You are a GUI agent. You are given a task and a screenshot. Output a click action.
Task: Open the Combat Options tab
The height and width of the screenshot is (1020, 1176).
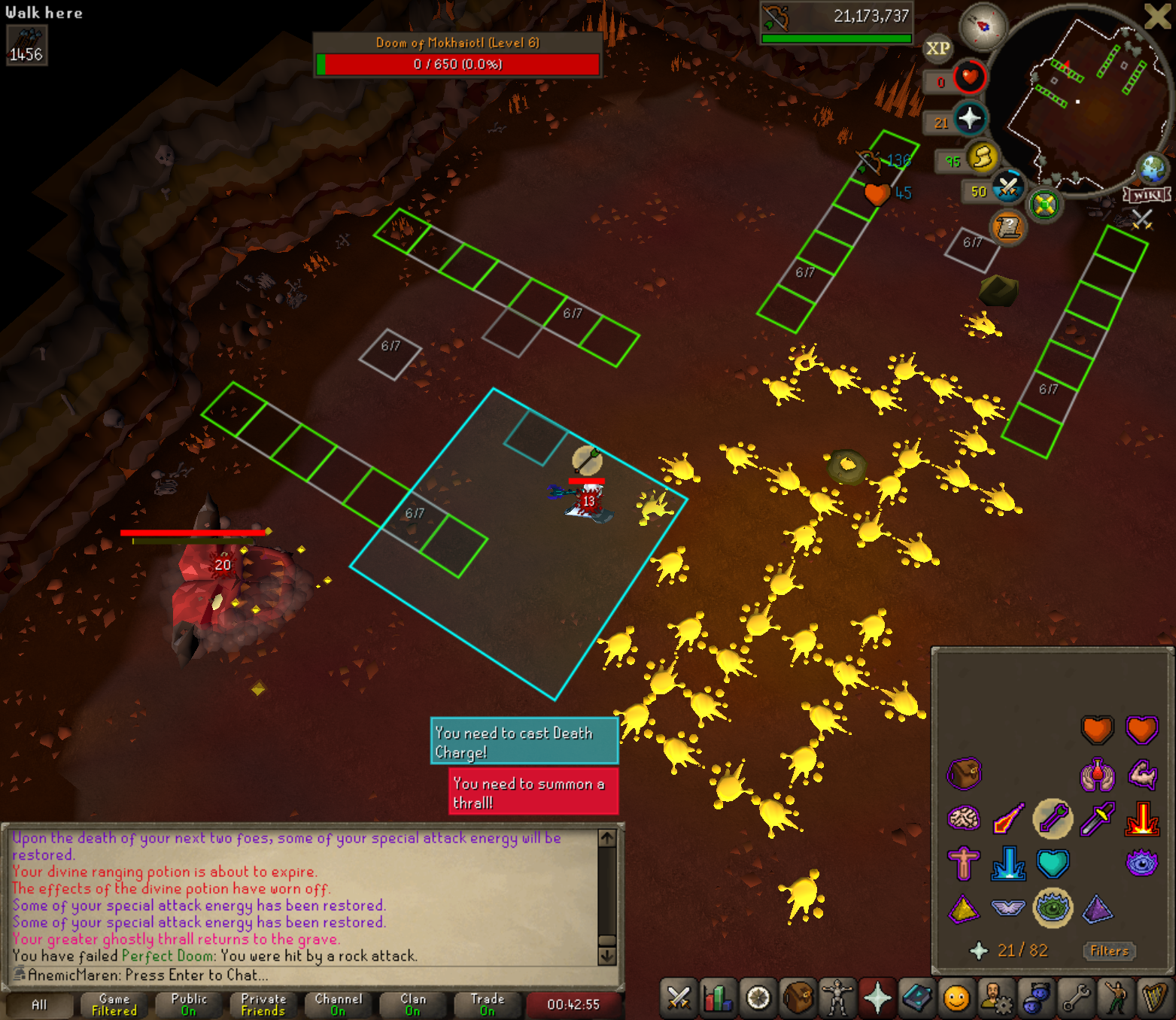tap(679, 998)
